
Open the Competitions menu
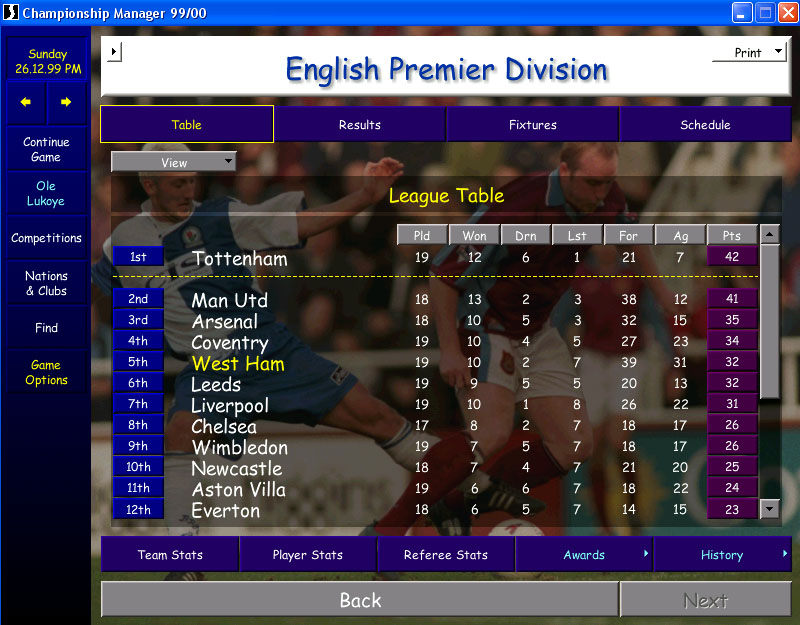(x=46, y=238)
